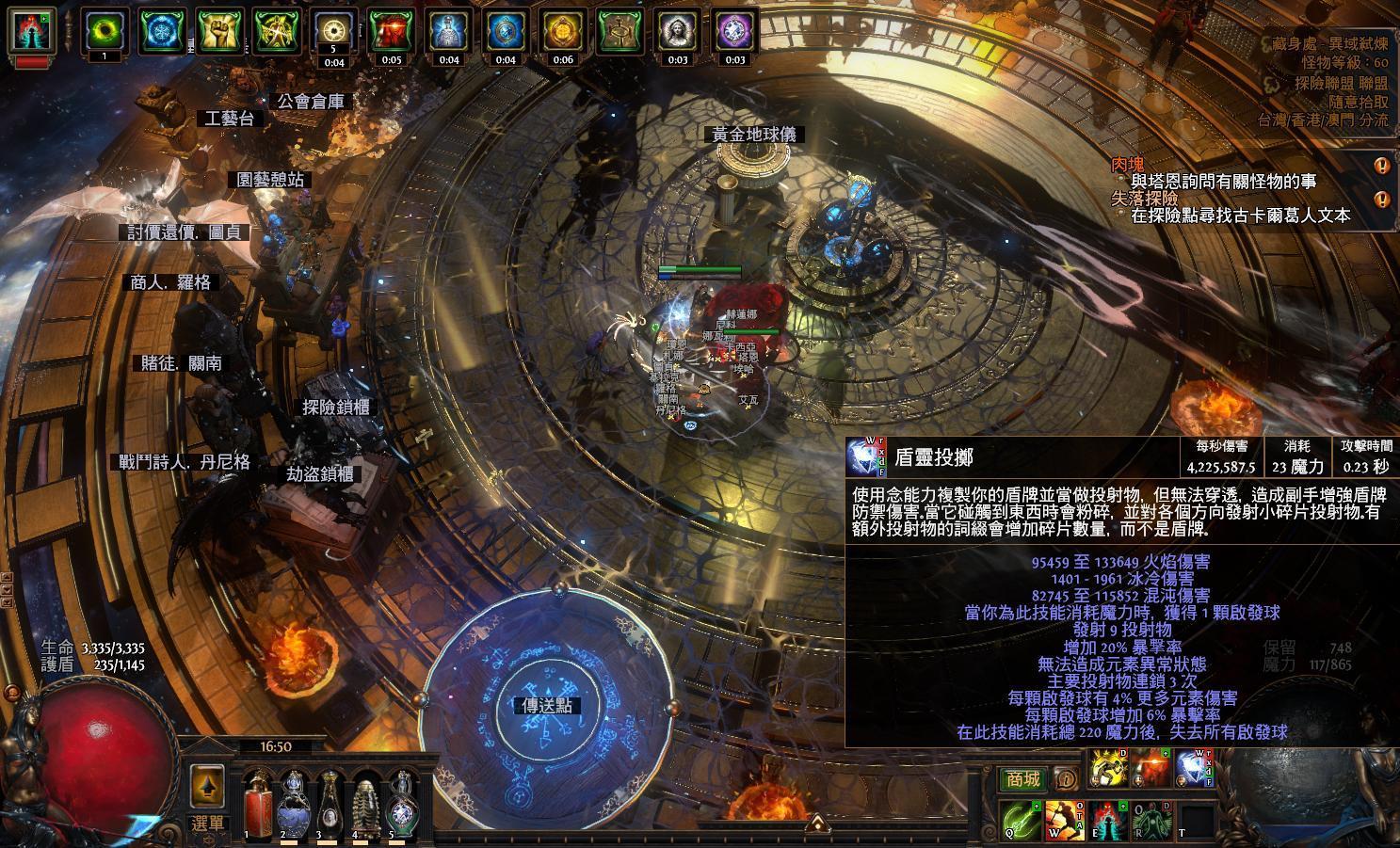
Task: Activate the orange warrior skill on W
Action: [1063, 821]
